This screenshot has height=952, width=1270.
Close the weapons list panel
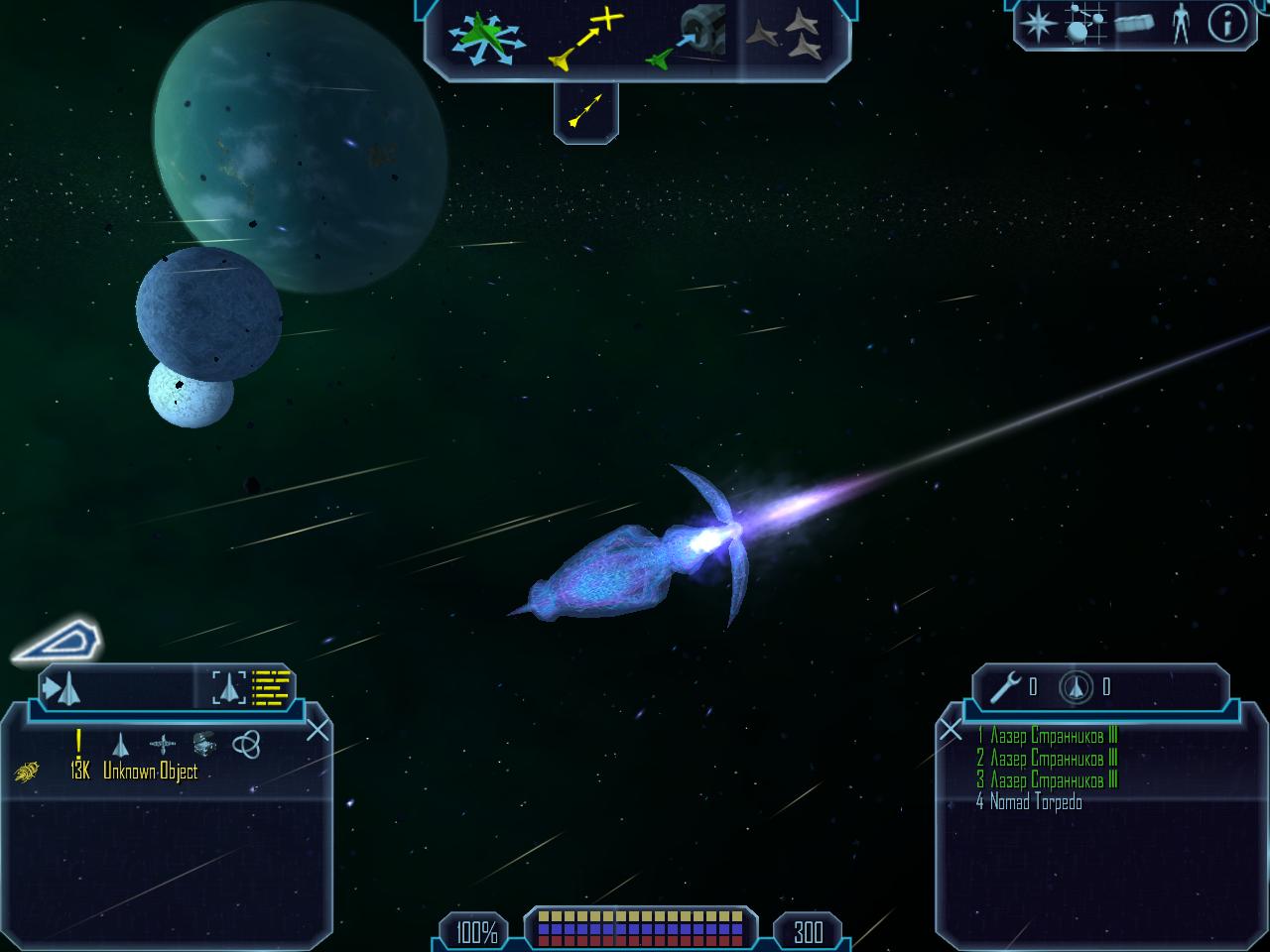click(951, 731)
